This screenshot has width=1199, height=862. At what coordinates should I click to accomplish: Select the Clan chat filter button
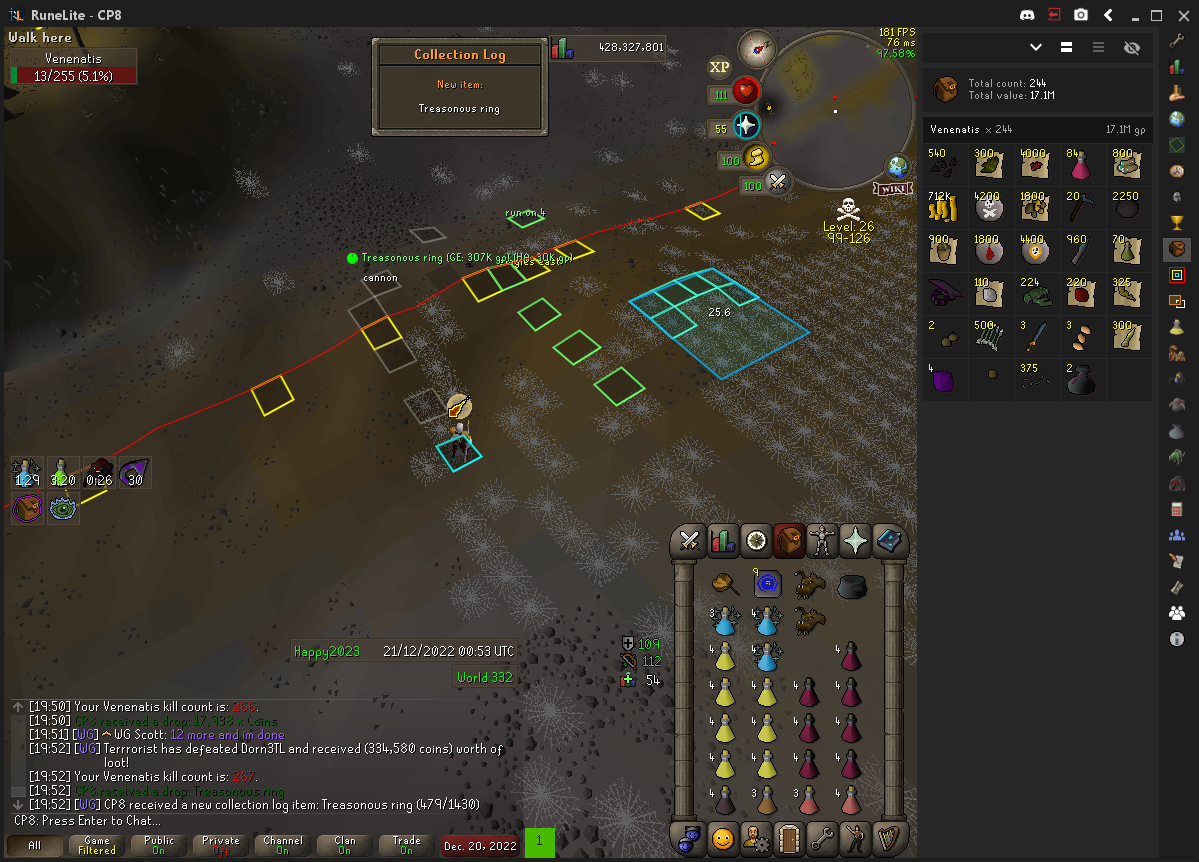click(x=345, y=845)
